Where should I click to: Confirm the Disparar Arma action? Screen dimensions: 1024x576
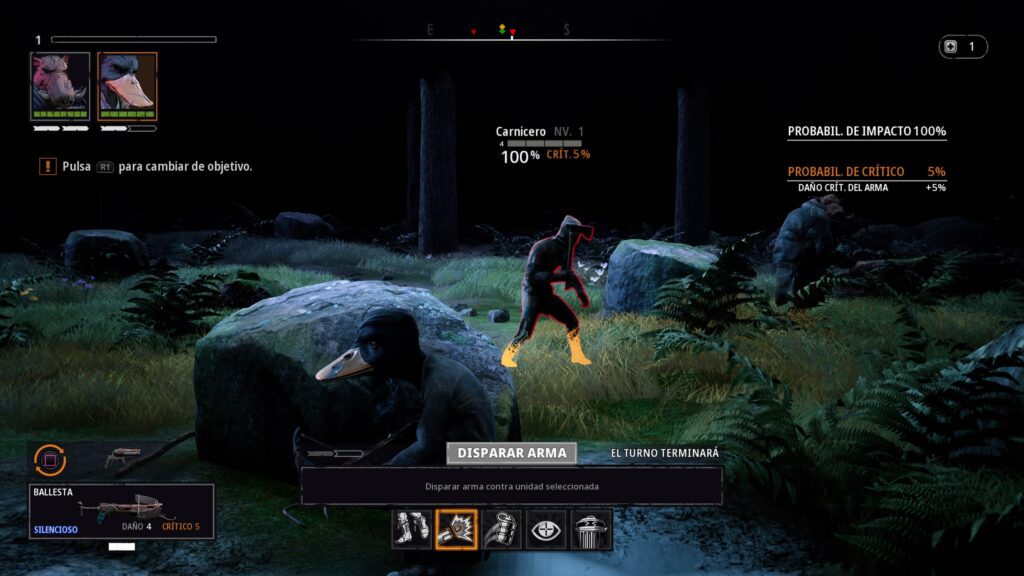(x=512, y=453)
